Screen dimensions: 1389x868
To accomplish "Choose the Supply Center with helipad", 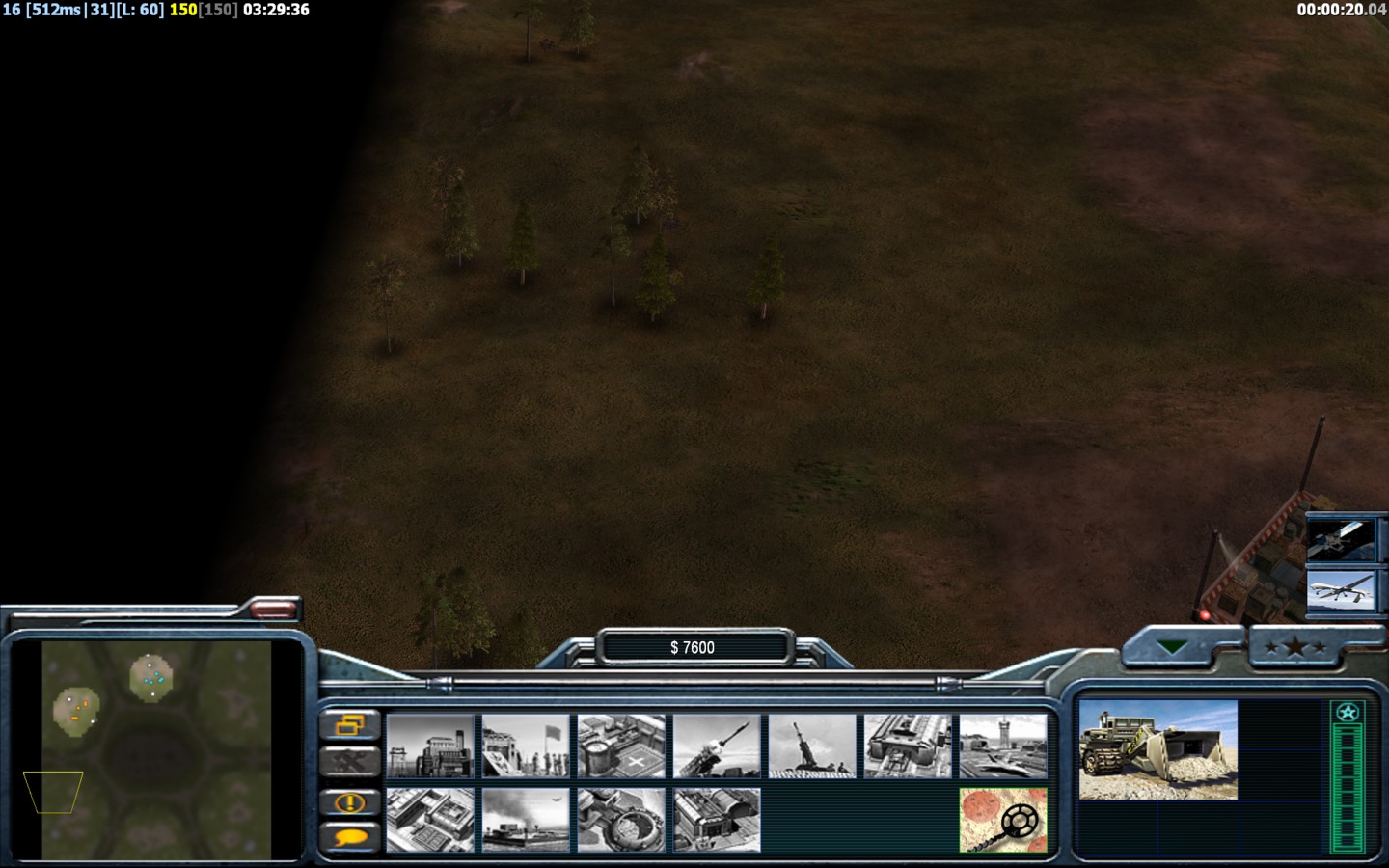I will pos(621,746).
